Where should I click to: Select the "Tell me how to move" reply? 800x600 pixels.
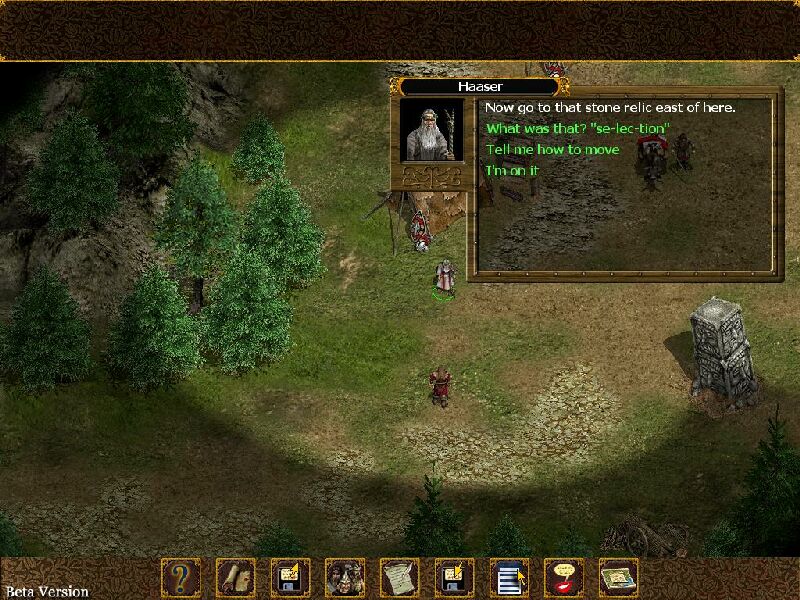tap(552, 150)
